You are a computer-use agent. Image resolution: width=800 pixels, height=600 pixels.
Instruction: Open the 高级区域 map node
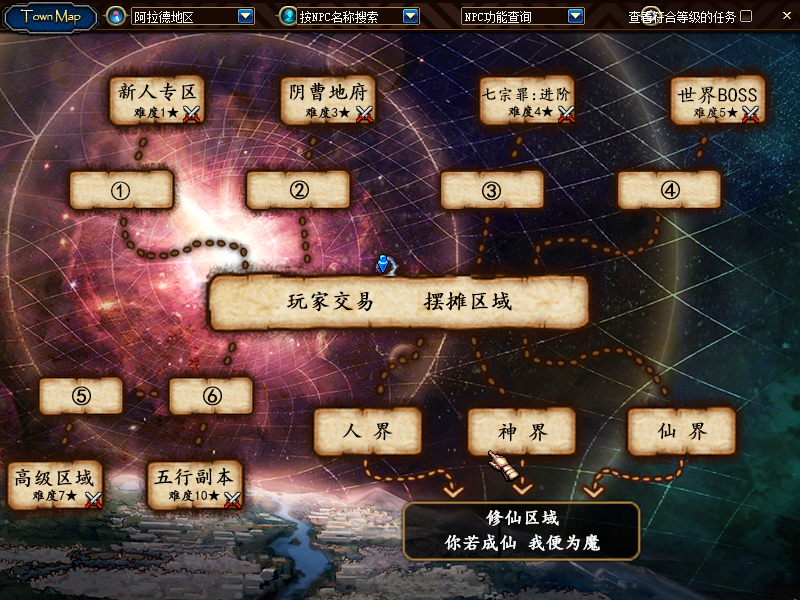55,484
